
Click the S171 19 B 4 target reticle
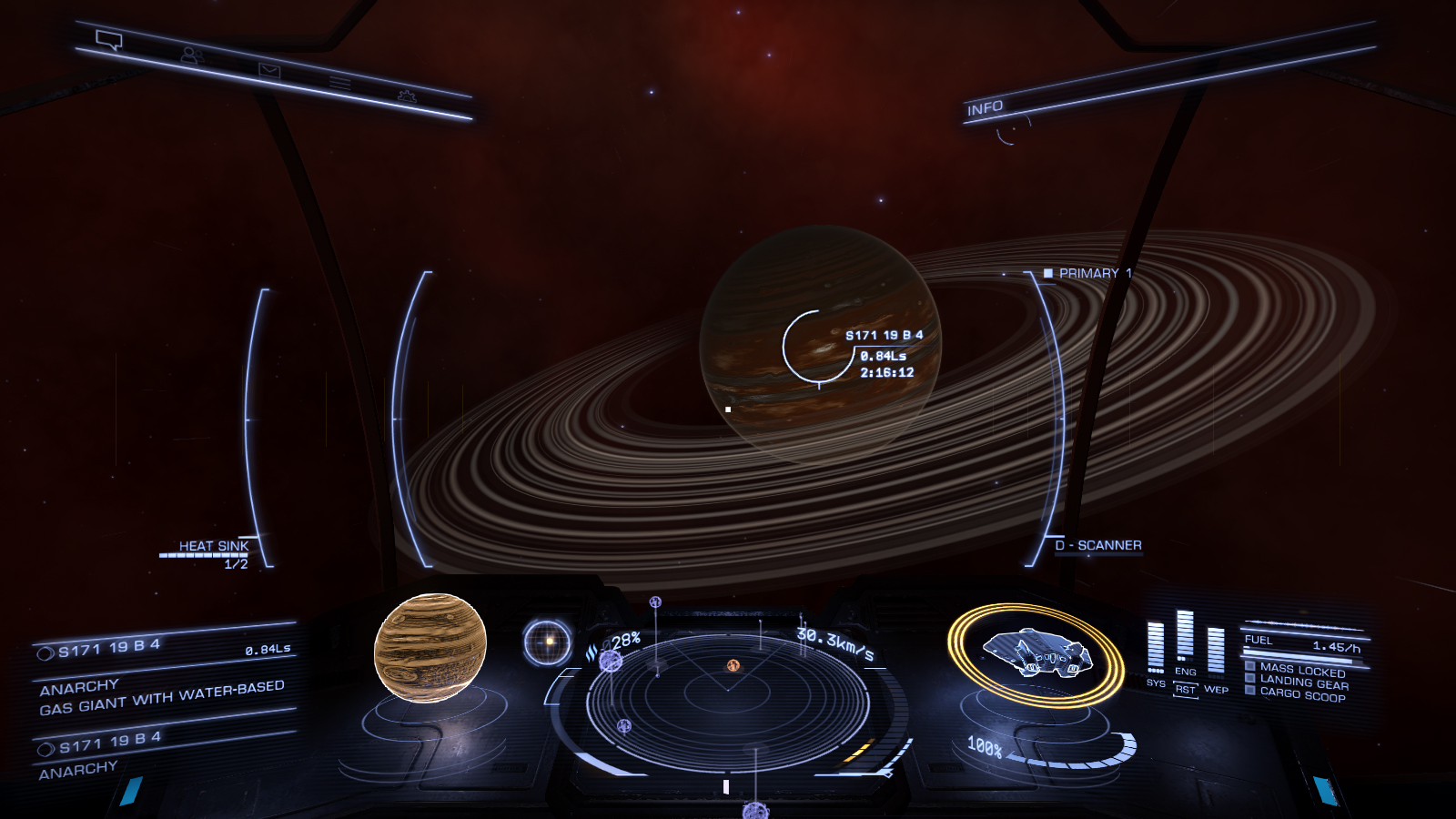pyautogui.click(x=819, y=347)
